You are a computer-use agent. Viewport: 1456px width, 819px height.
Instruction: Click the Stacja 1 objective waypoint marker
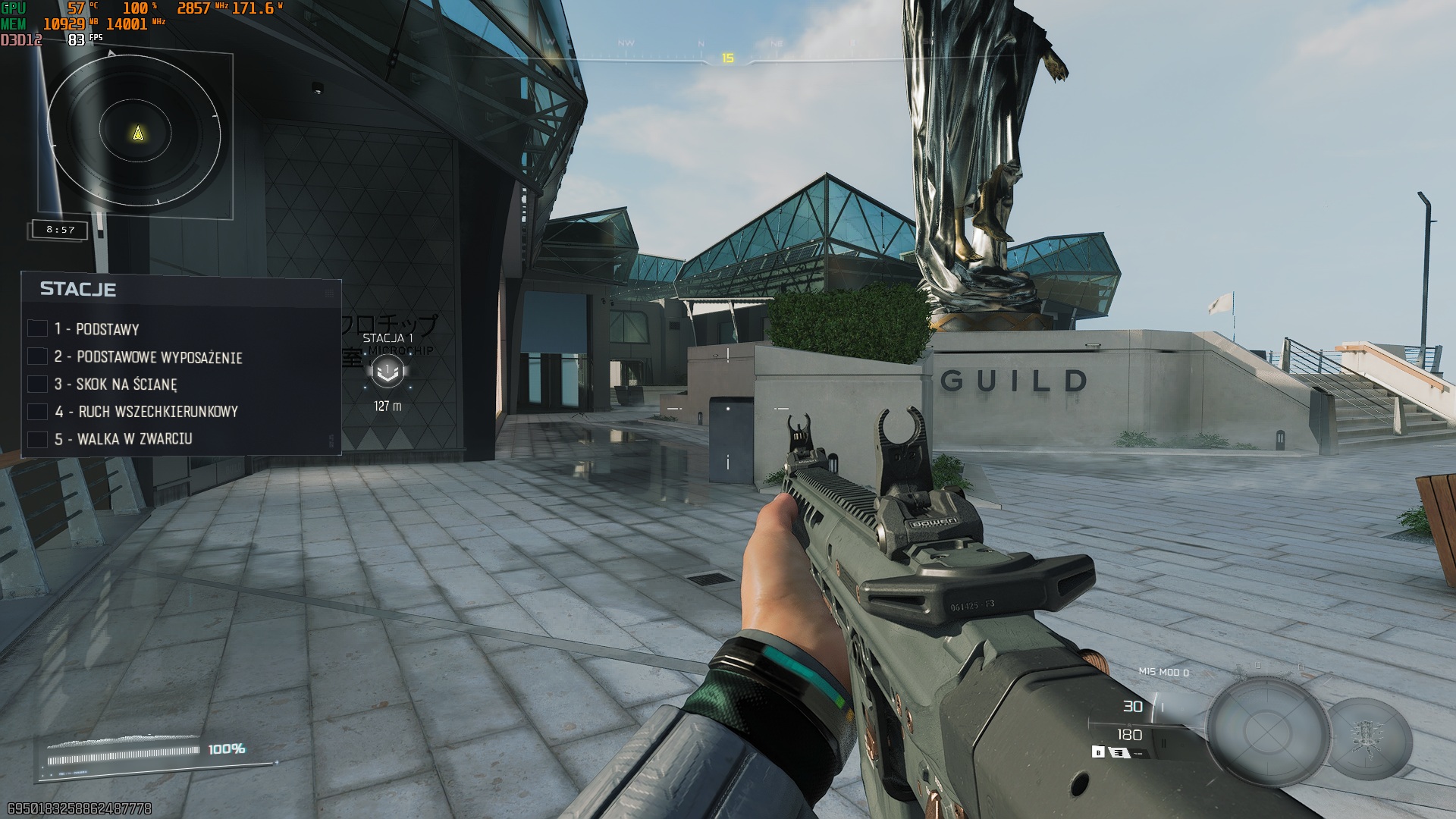[388, 371]
